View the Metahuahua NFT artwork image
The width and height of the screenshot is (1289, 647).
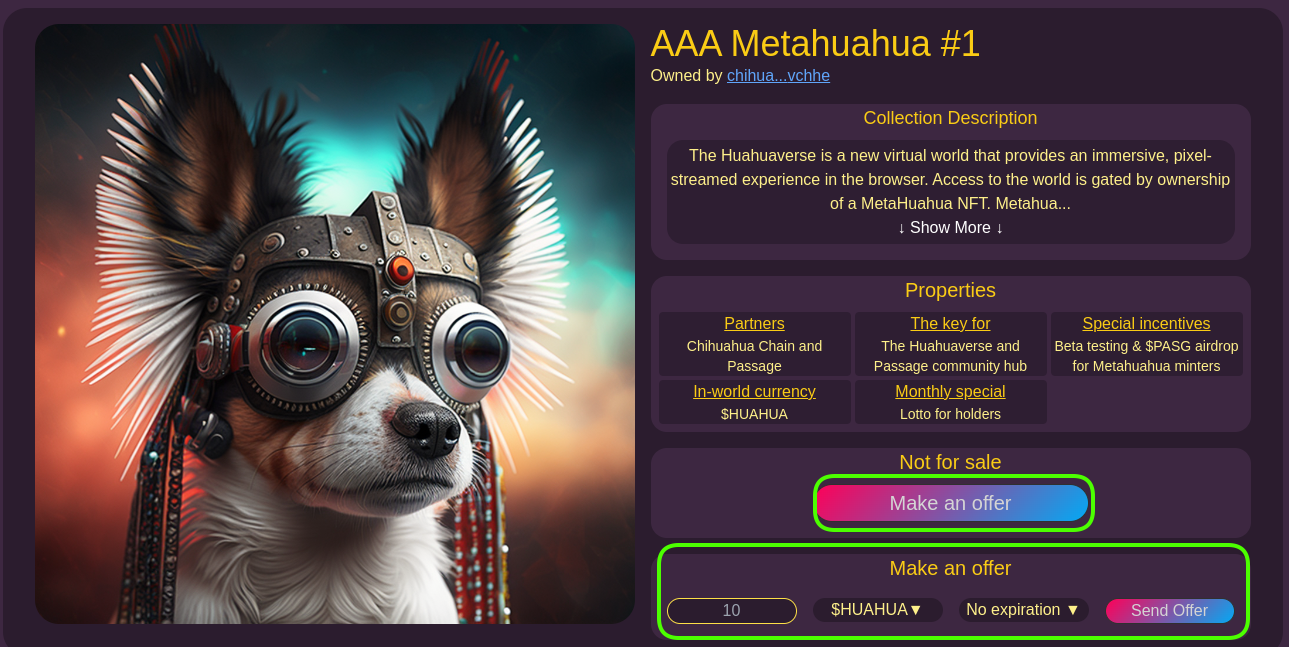pyautogui.click(x=335, y=324)
